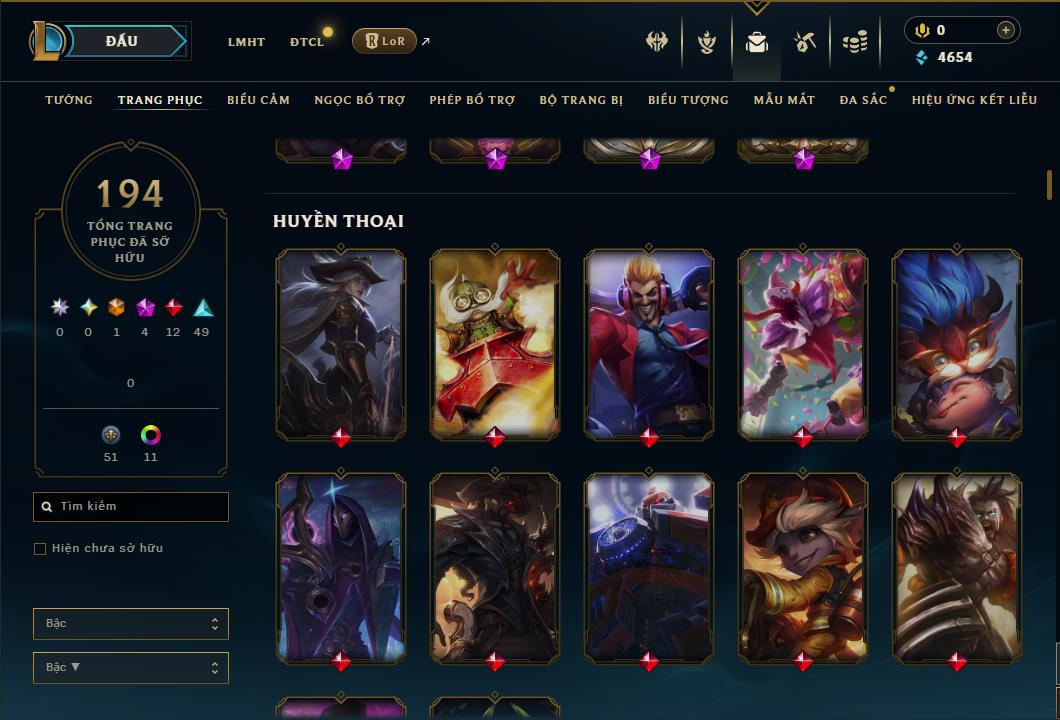Open the LoR launcher button

(x=384, y=41)
